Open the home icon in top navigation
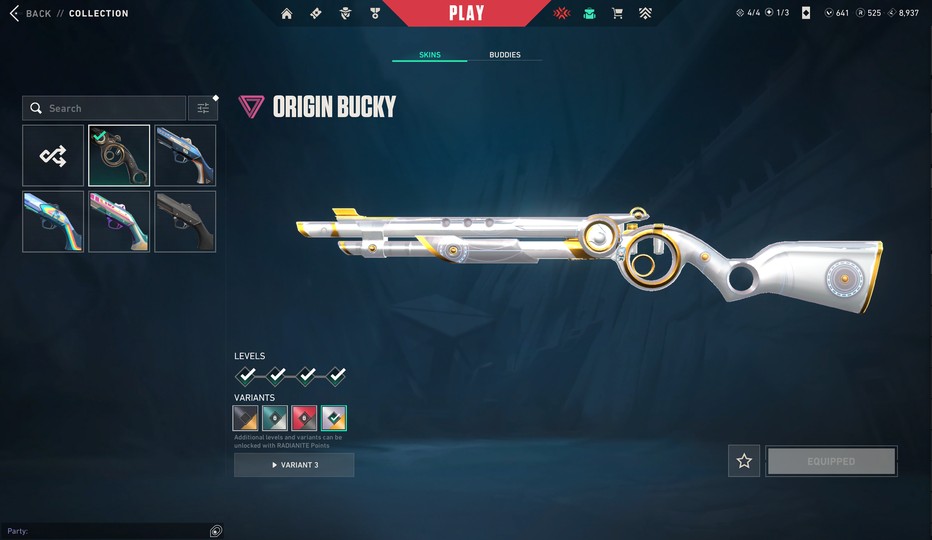Image resolution: width=932 pixels, height=540 pixels. (x=287, y=14)
